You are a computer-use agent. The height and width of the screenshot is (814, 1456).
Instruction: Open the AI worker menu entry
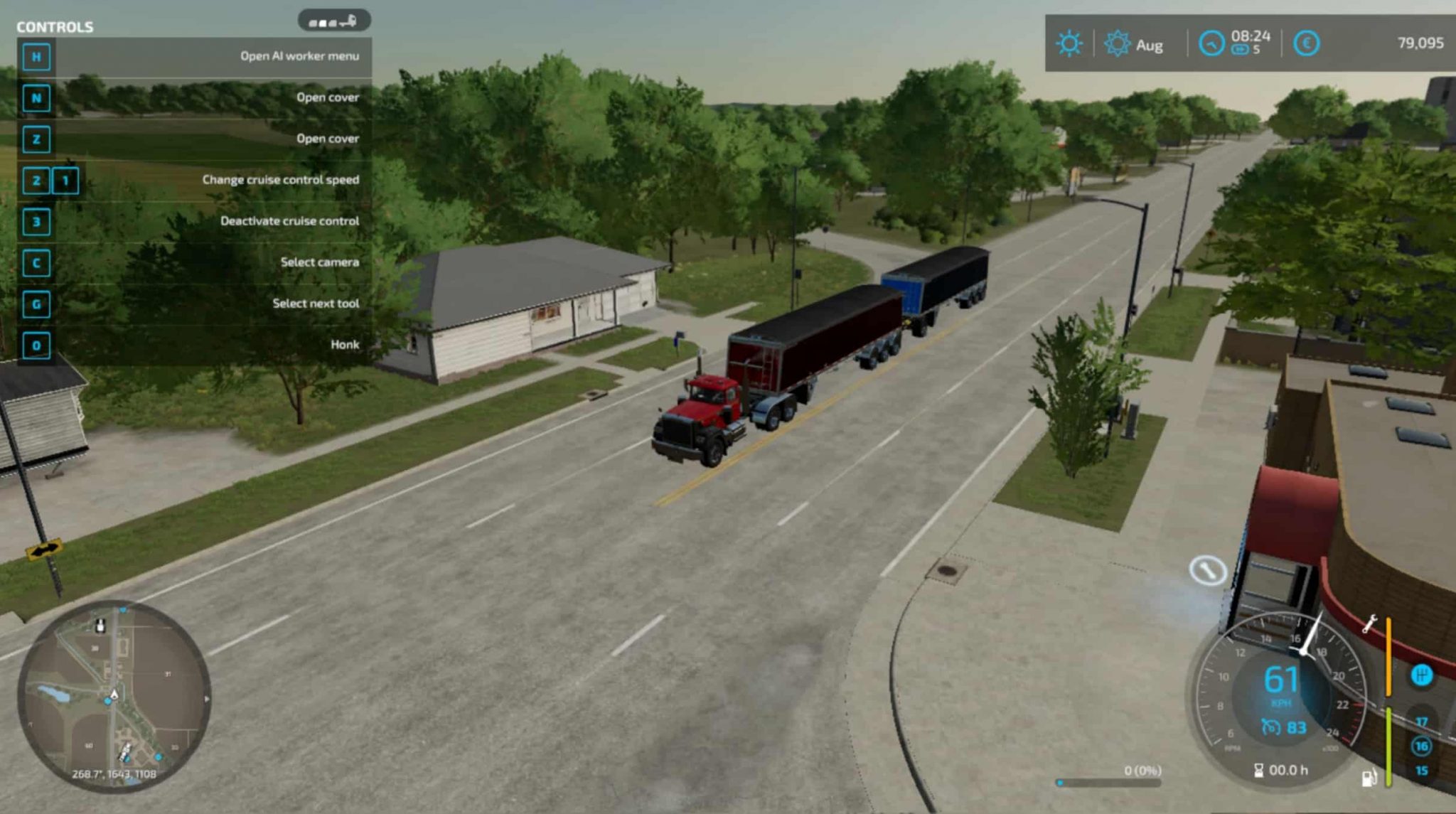299,55
